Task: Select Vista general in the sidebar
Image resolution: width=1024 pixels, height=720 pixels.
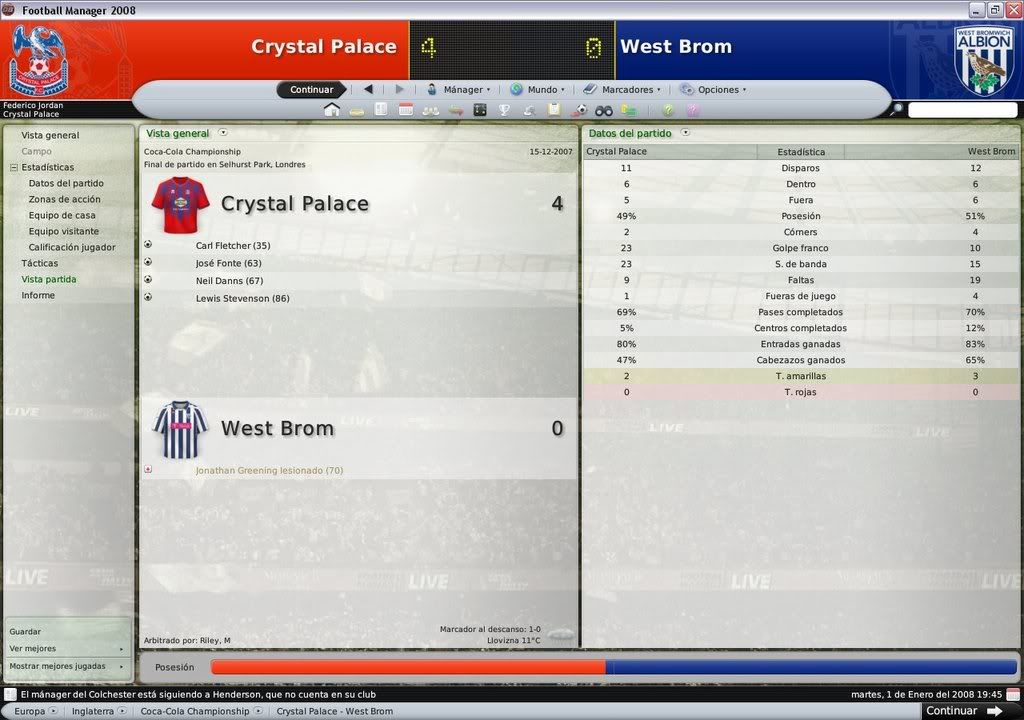Action: pos(50,135)
